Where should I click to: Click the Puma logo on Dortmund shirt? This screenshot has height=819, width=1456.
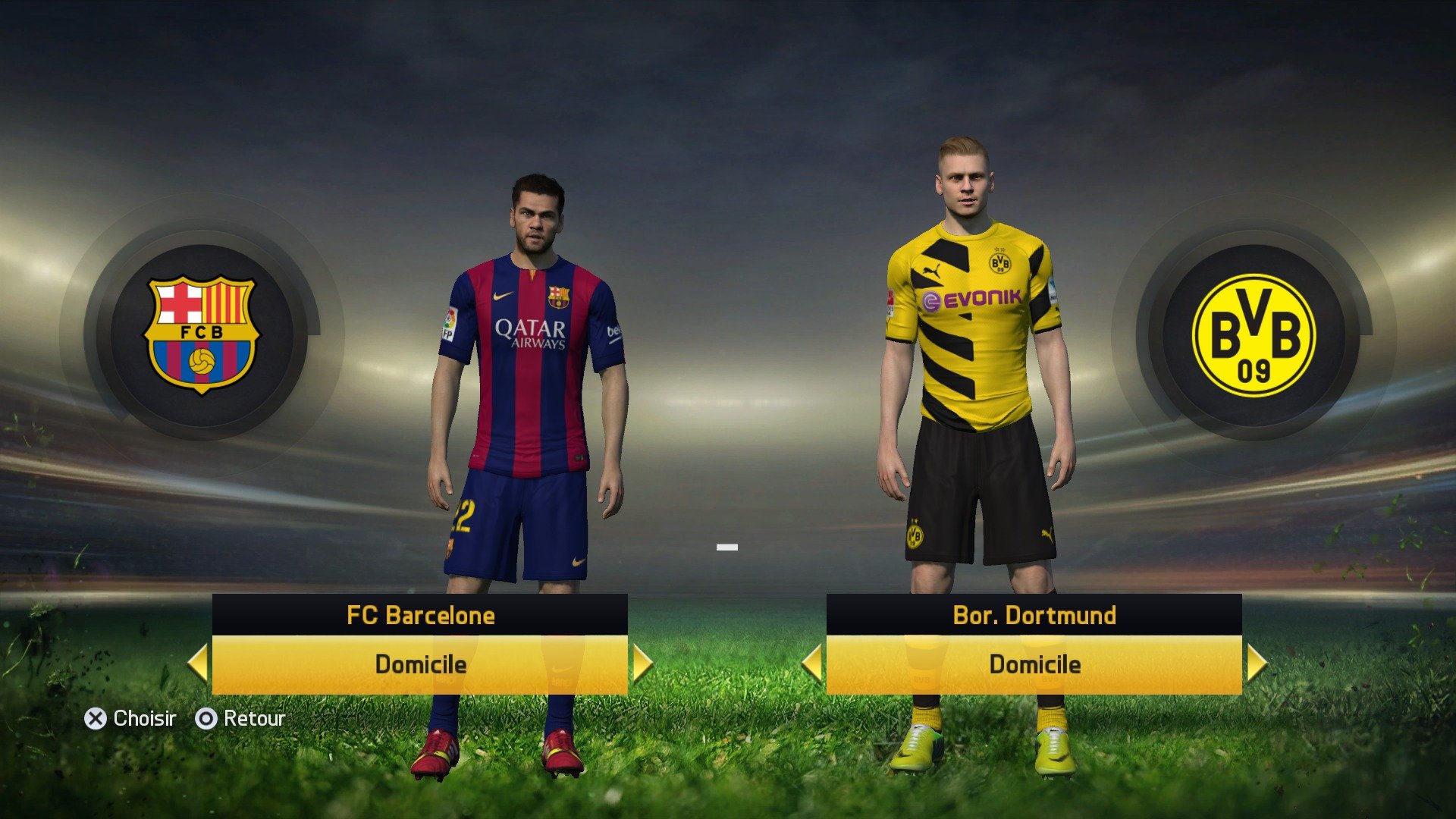(932, 268)
